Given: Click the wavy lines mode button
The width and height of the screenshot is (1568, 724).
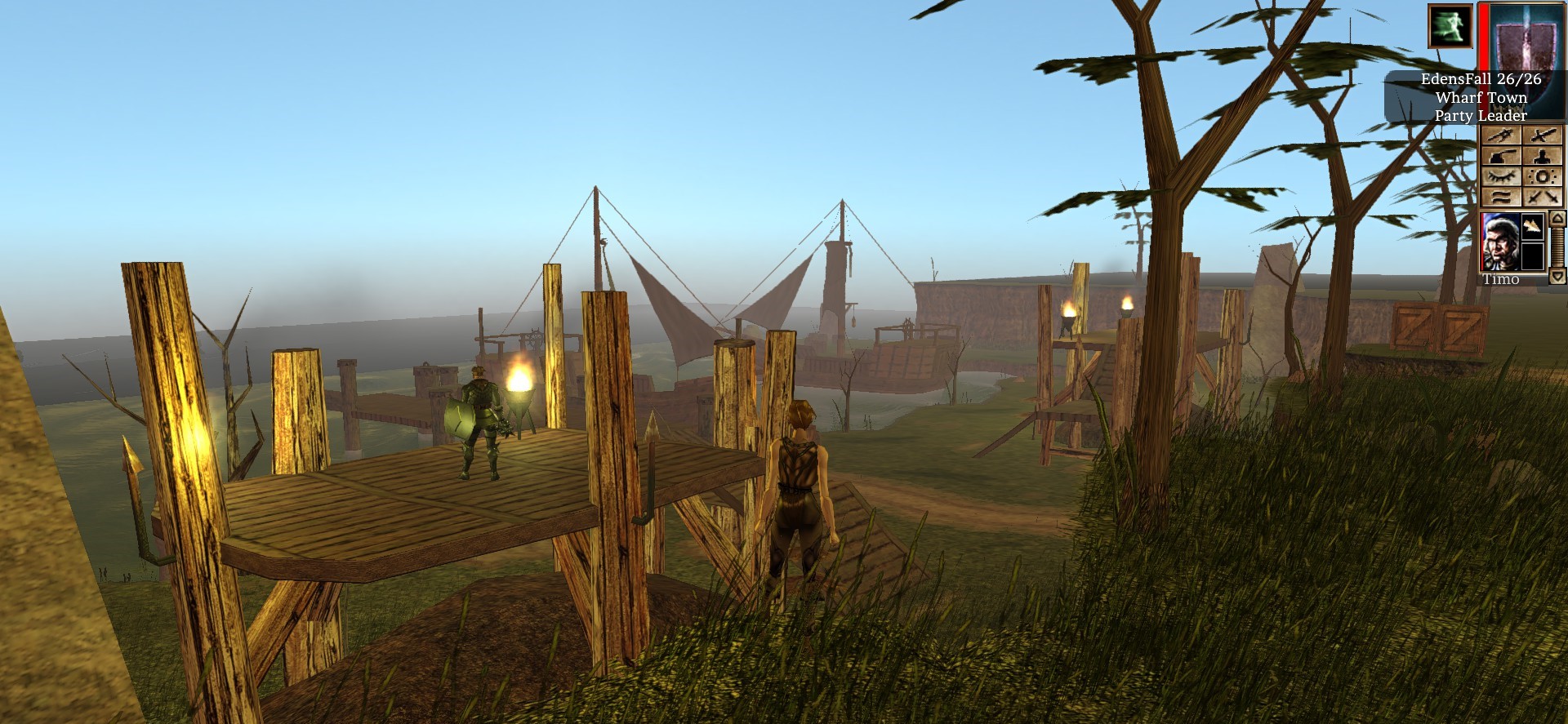Looking at the screenshot, I should 1501,197.
